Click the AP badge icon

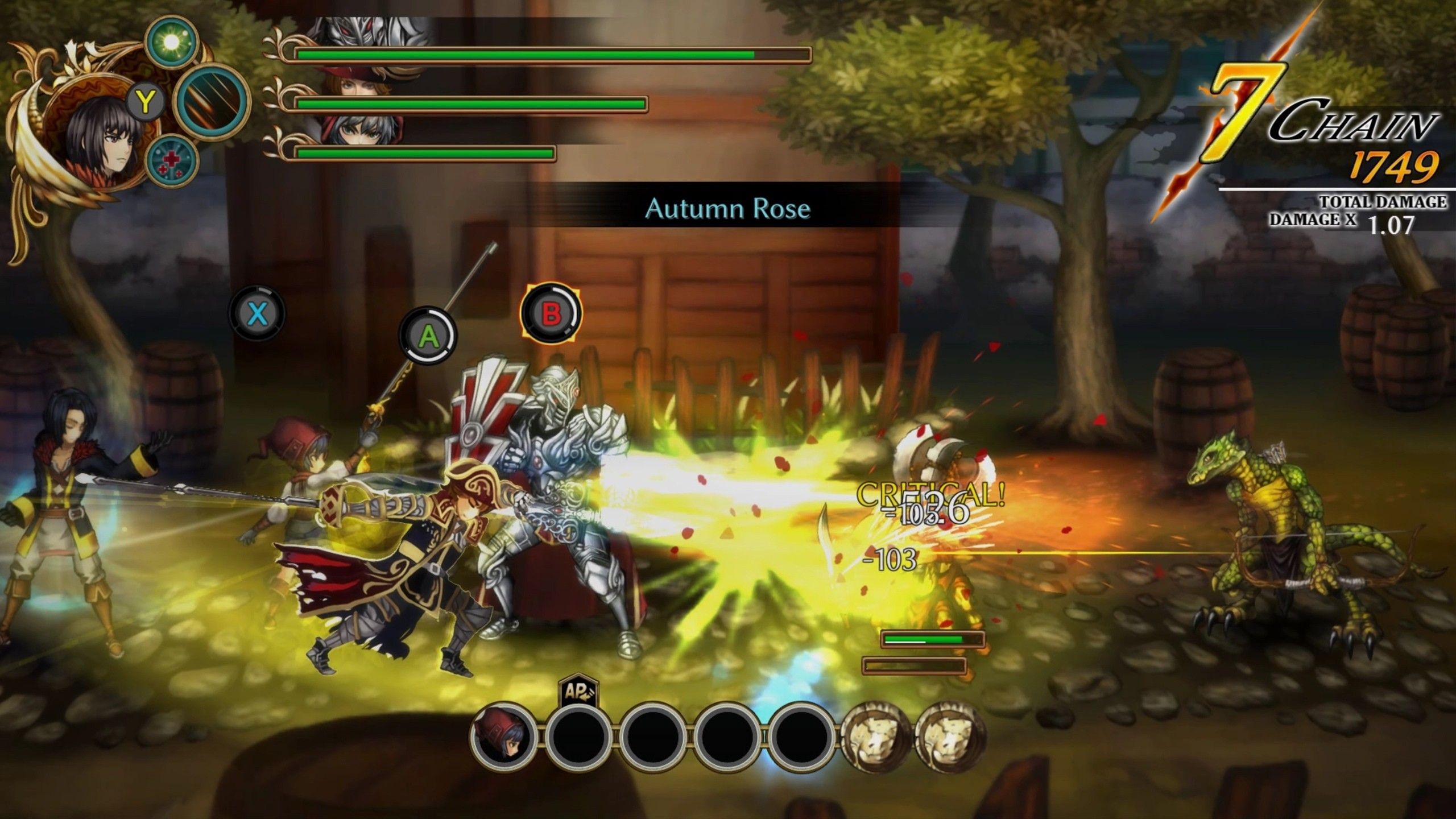tap(578, 690)
